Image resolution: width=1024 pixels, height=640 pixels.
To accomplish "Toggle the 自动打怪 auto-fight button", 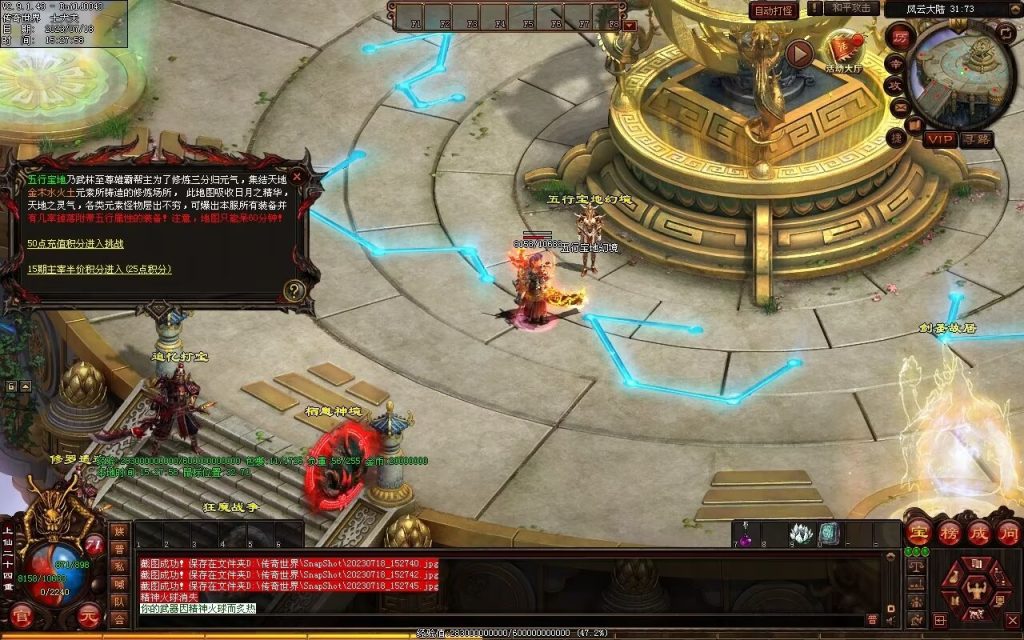I will (774, 10).
